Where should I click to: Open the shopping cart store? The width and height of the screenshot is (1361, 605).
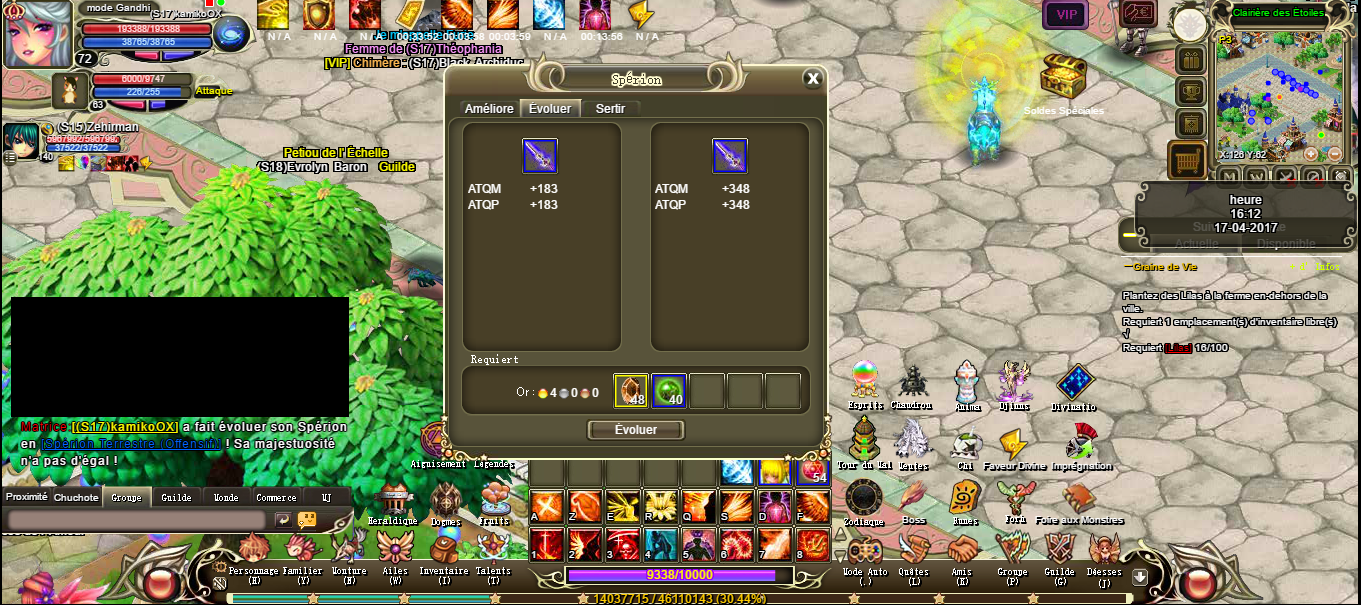coord(1187,159)
